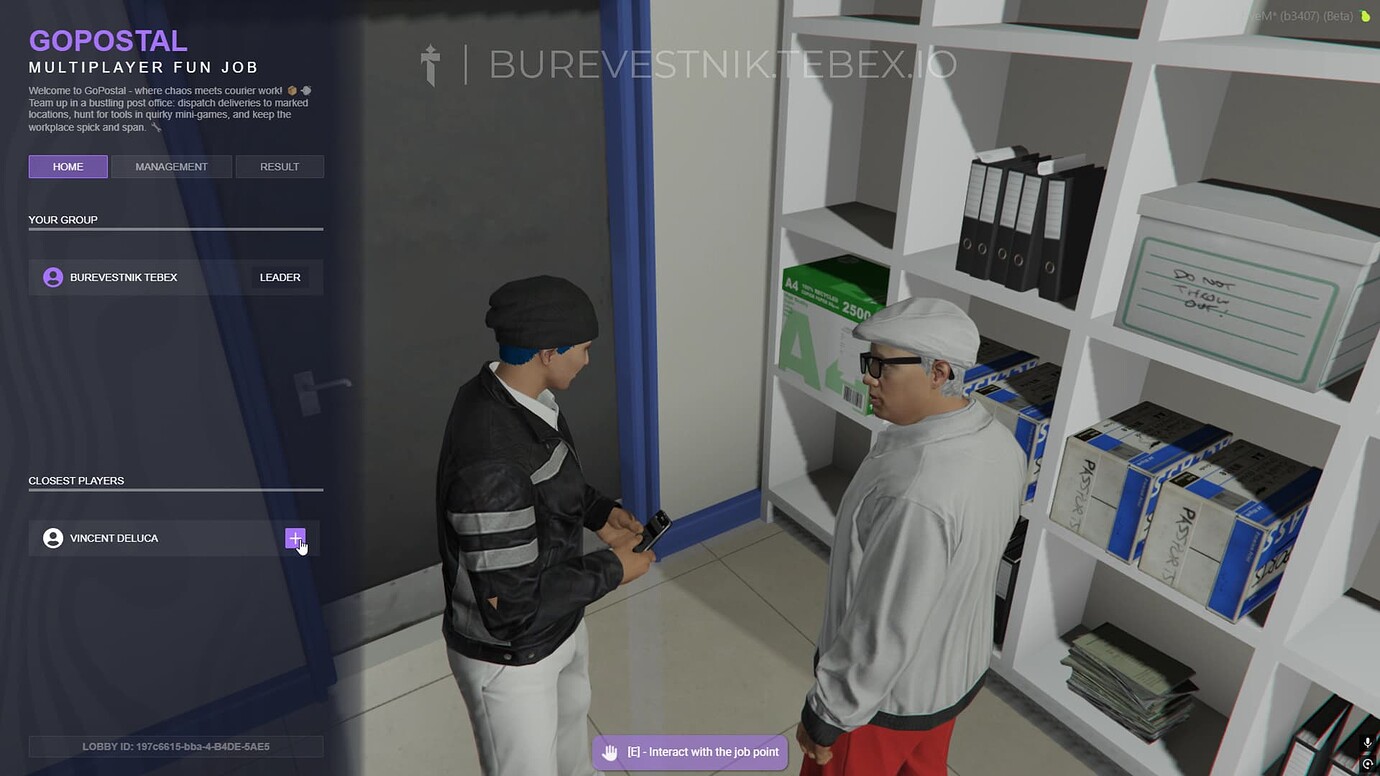Switch to the MANAGEMENT tab
This screenshot has width=1380, height=776.
pyautogui.click(x=171, y=166)
